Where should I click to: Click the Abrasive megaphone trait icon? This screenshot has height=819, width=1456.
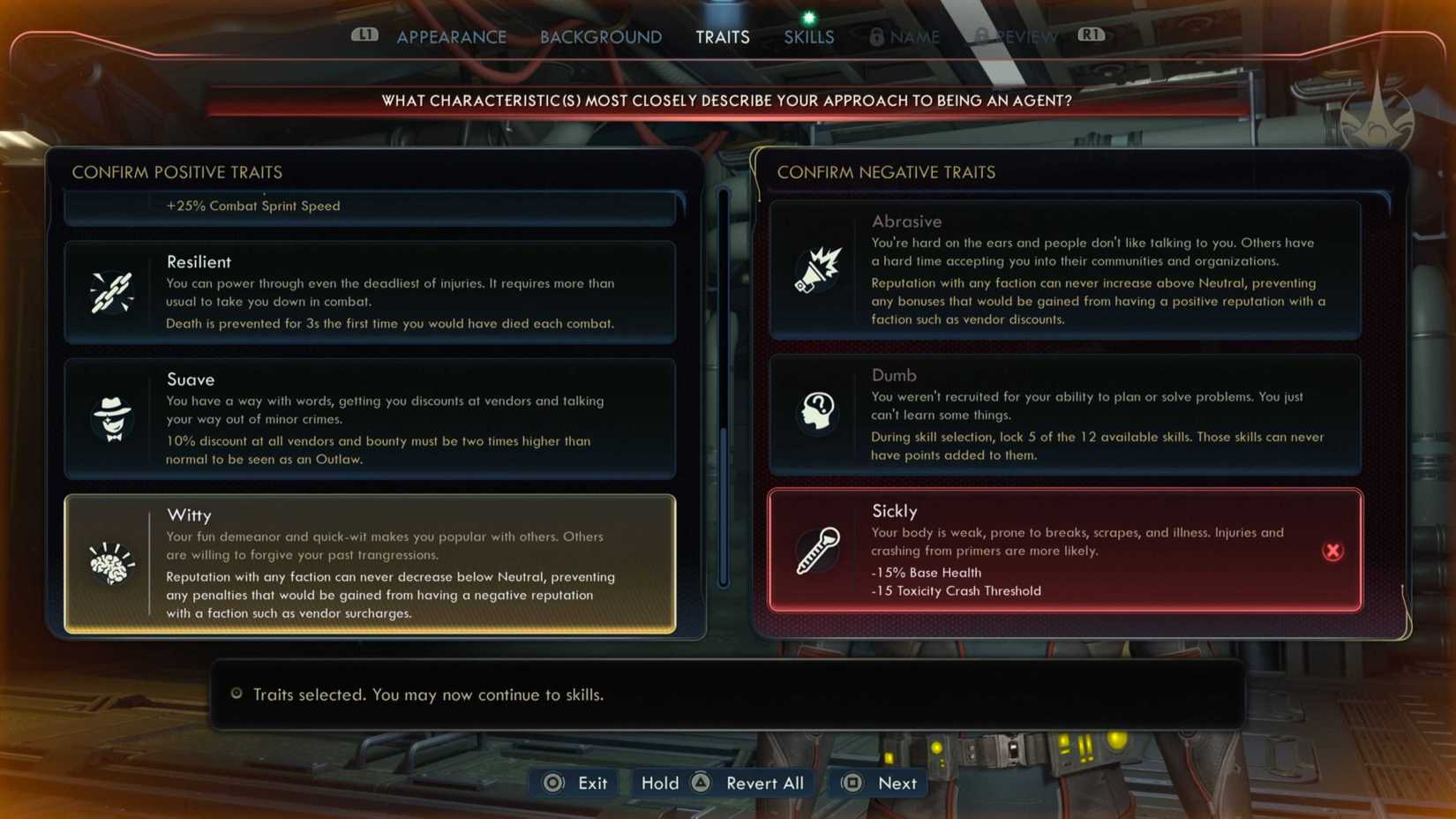pyautogui.click(x=816, y=269)
